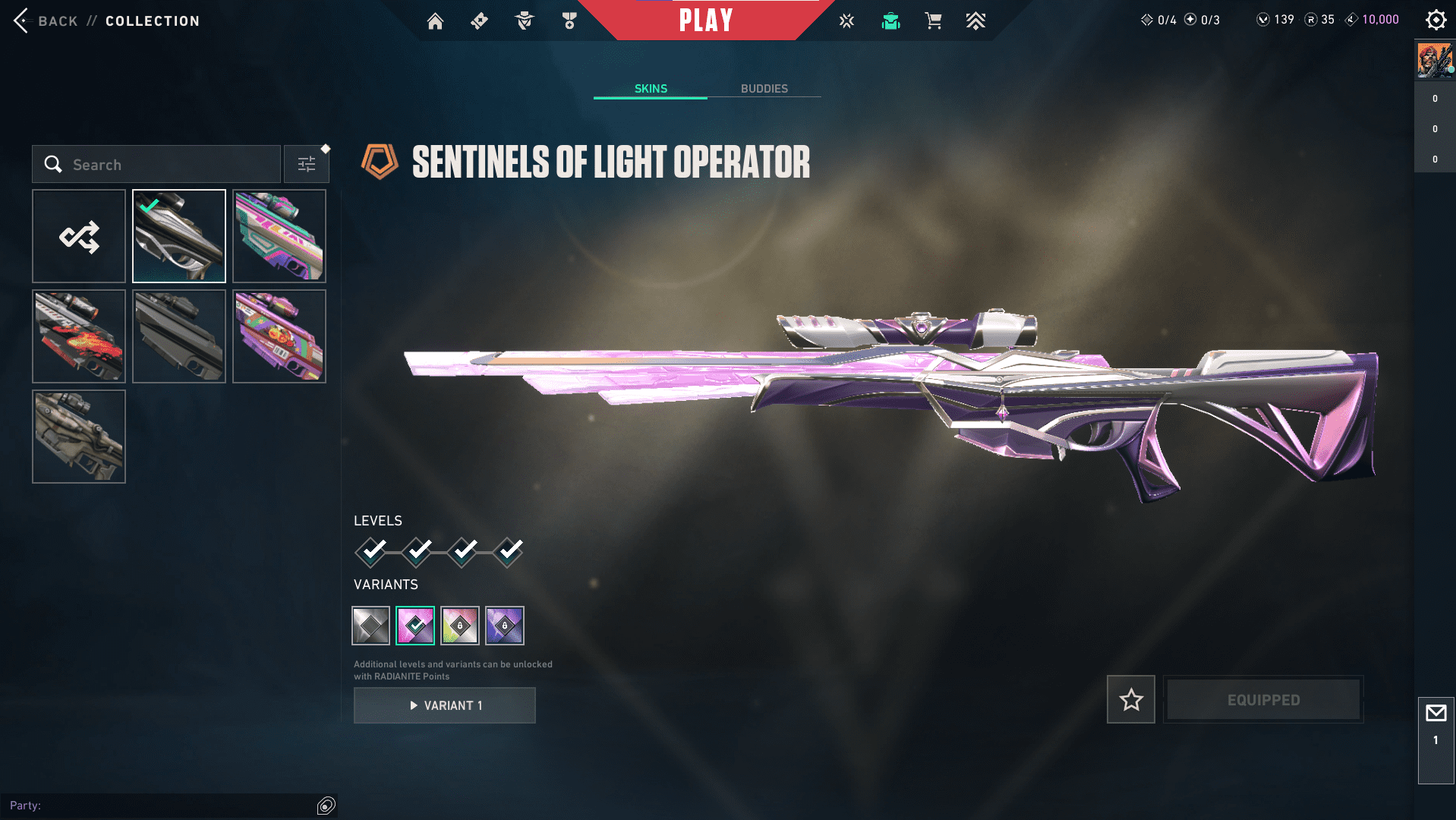The height and width of the screenshot is (820, 1456).
Task: Choose the random shuffle skin tile
Action: tap(79, 236)
